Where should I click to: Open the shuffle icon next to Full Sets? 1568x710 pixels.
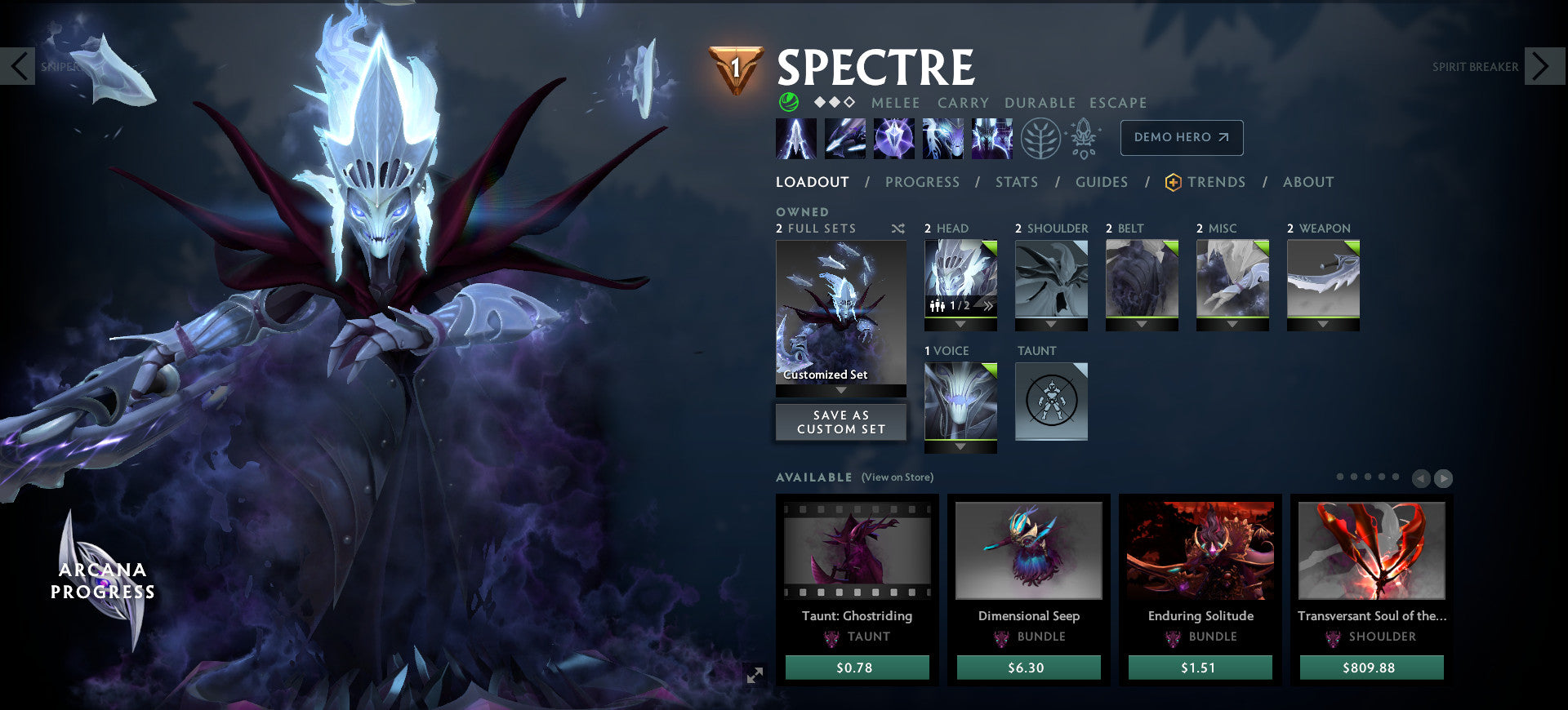point(898,229)
